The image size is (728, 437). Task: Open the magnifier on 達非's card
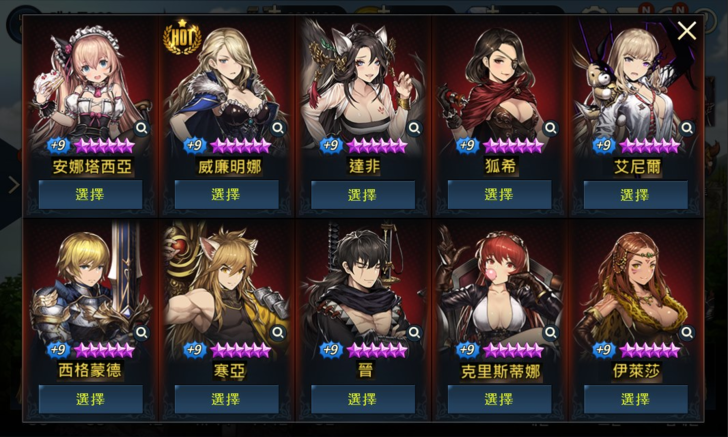(414, 128)
